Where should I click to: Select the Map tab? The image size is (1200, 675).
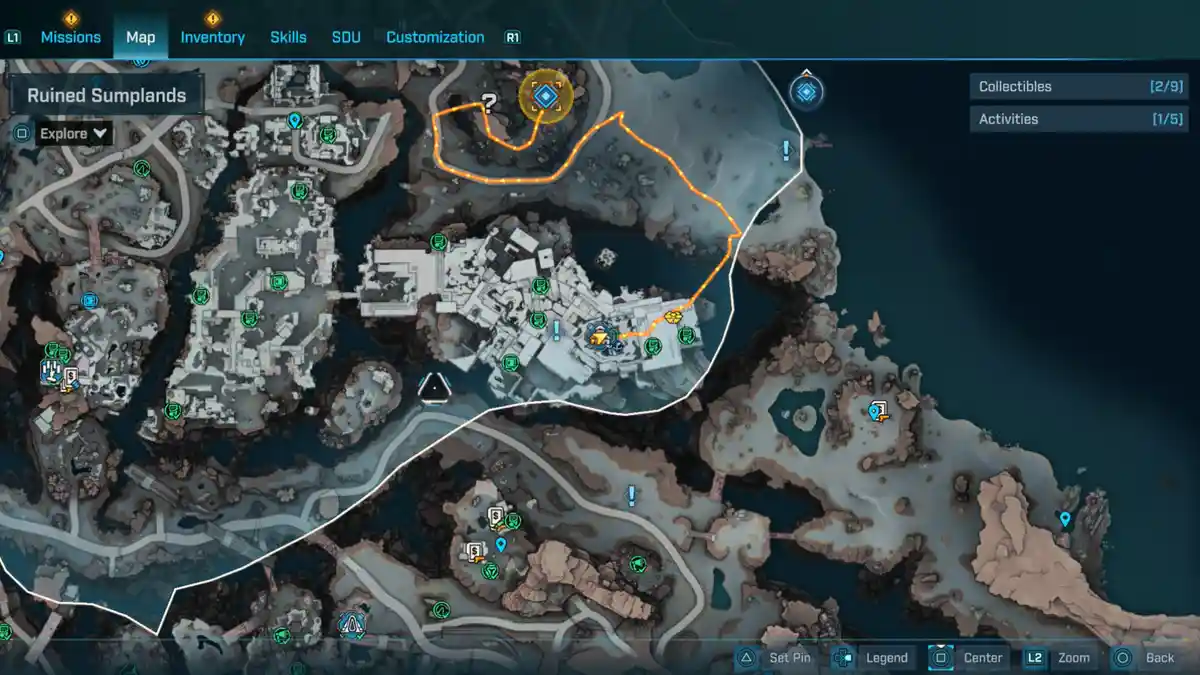tap(140, 37)
